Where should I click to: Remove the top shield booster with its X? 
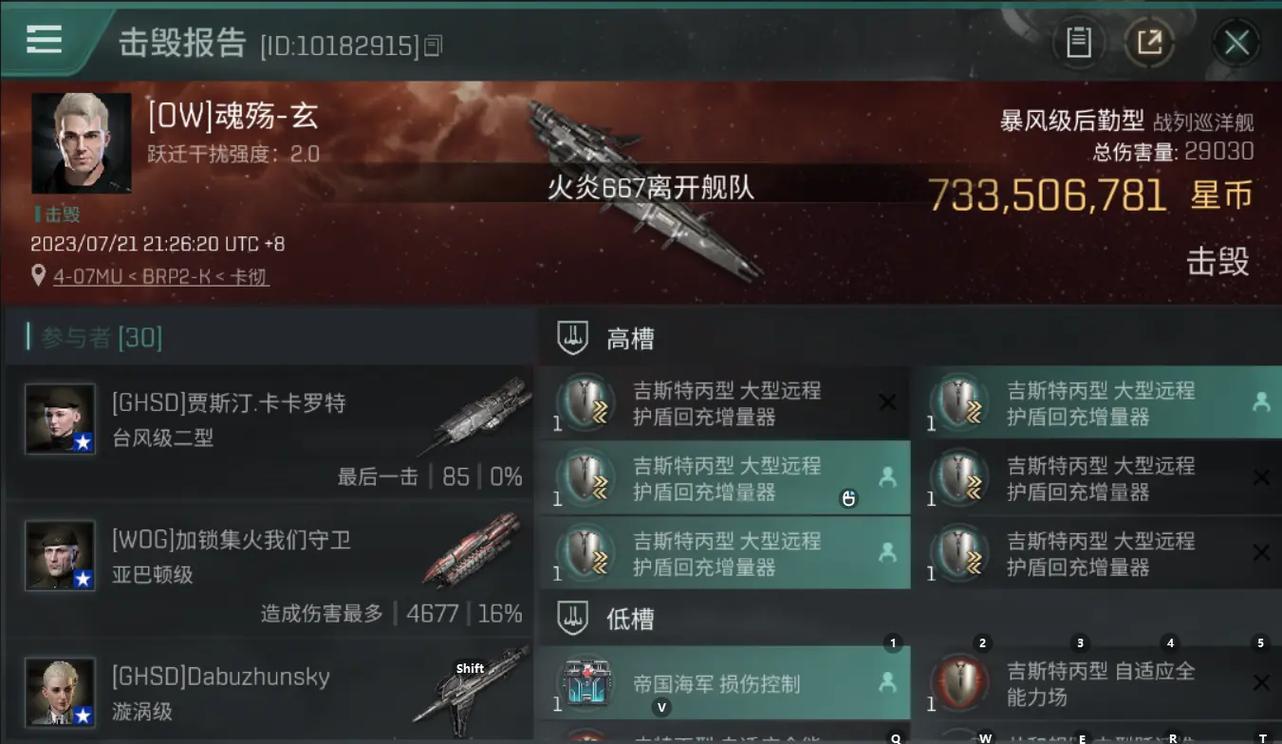click(887, 401)
